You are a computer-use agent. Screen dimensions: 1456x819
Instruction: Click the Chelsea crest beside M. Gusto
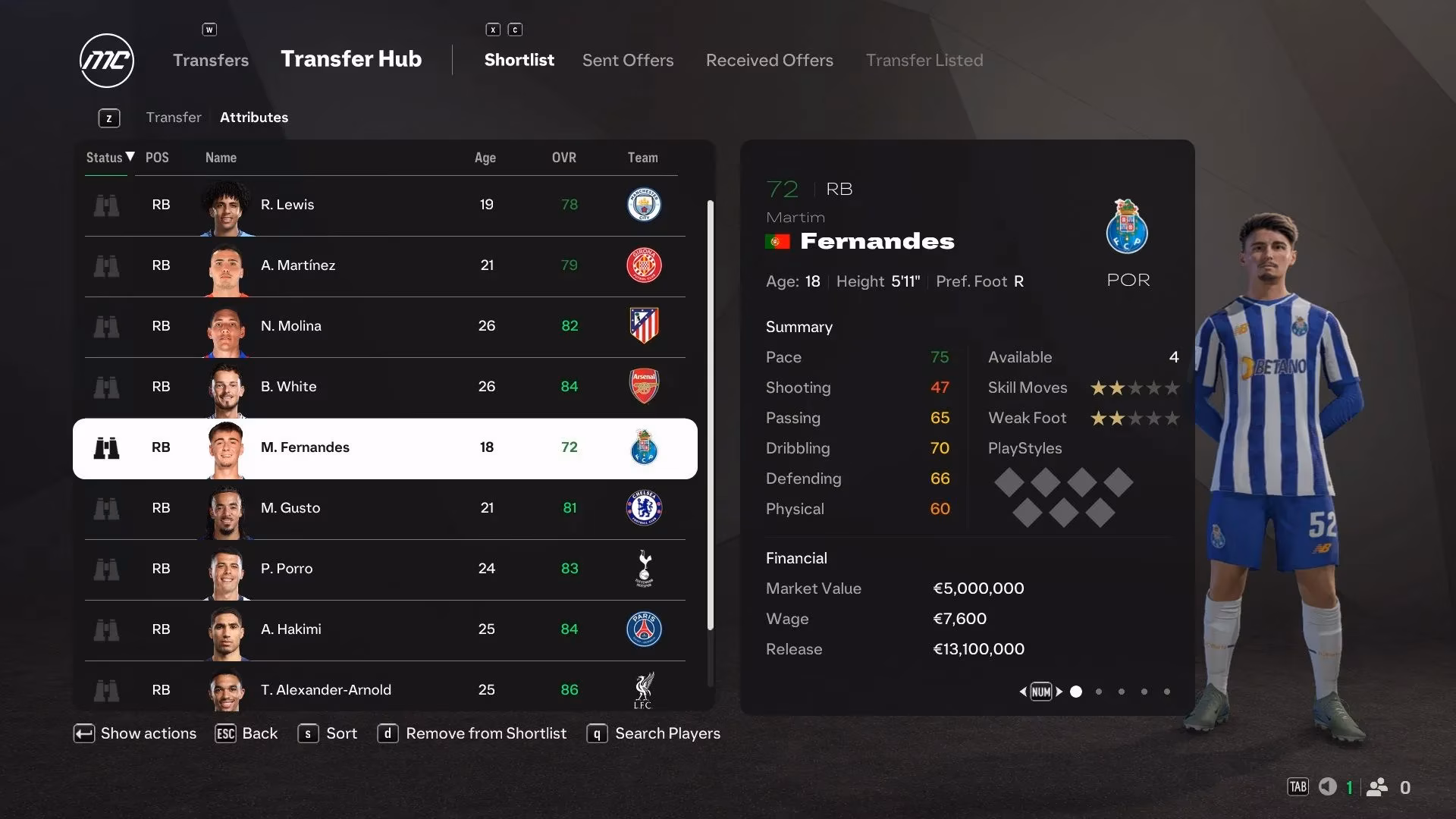pos(644,508)
